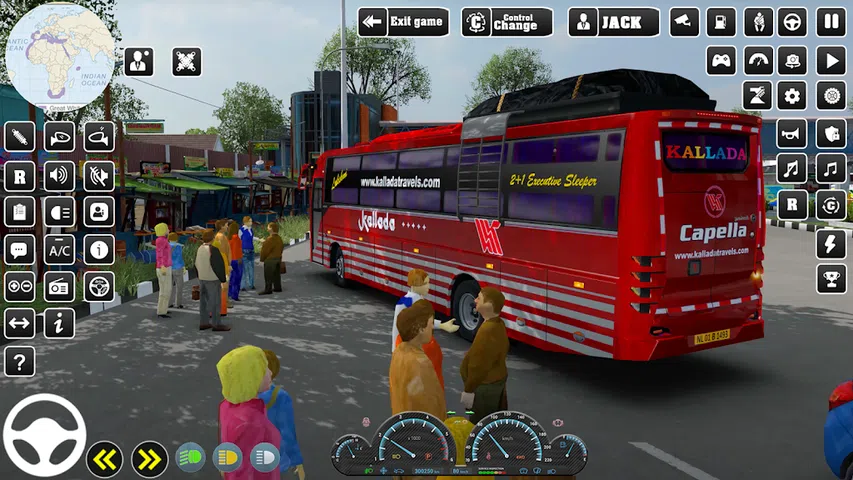Toggle the A/C button
This screenshot has height=480, width=853.
[59, 250]
